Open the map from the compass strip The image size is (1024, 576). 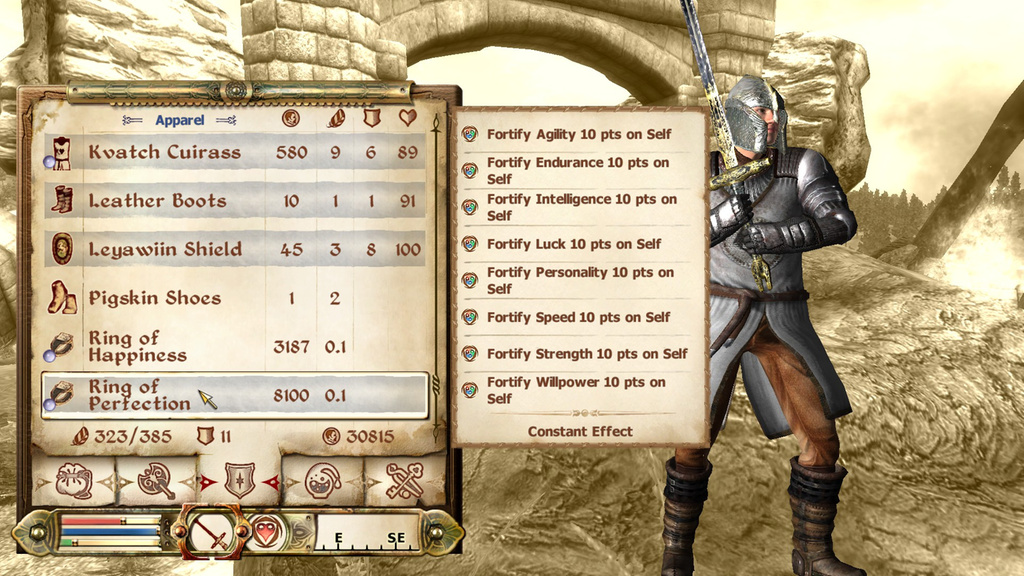(x=367, y=533)
